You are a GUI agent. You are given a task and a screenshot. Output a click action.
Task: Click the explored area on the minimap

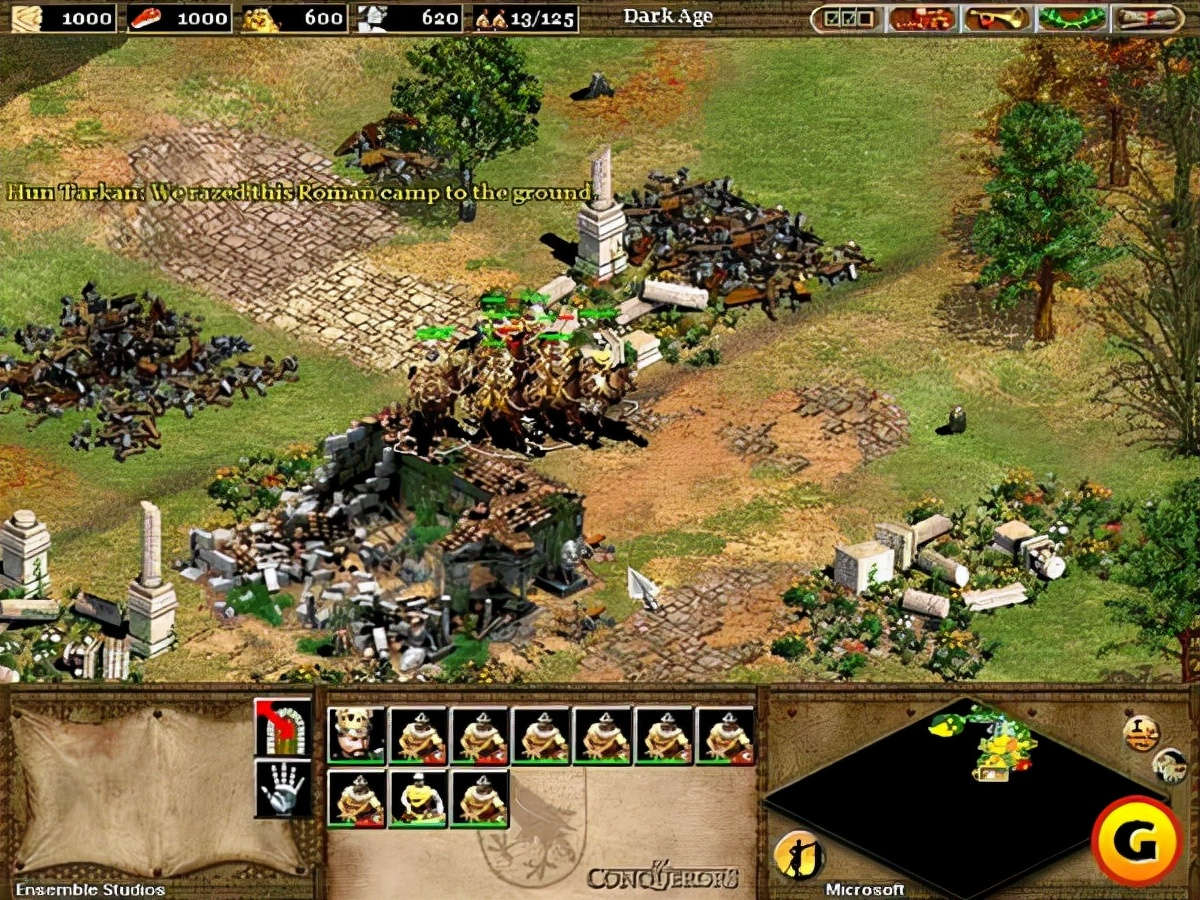995,745
